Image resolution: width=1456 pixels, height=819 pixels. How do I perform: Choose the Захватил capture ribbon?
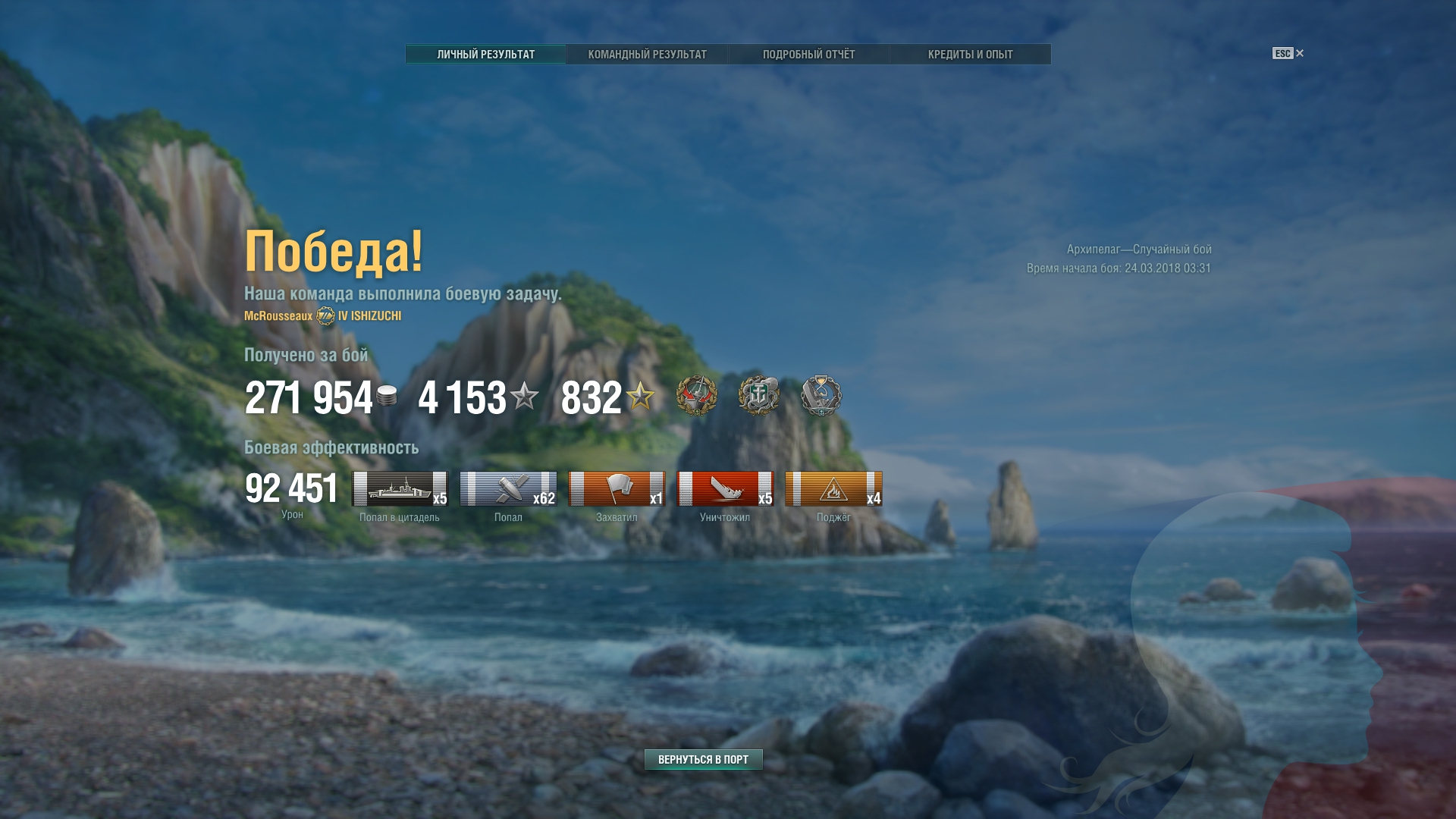[617, 489]
